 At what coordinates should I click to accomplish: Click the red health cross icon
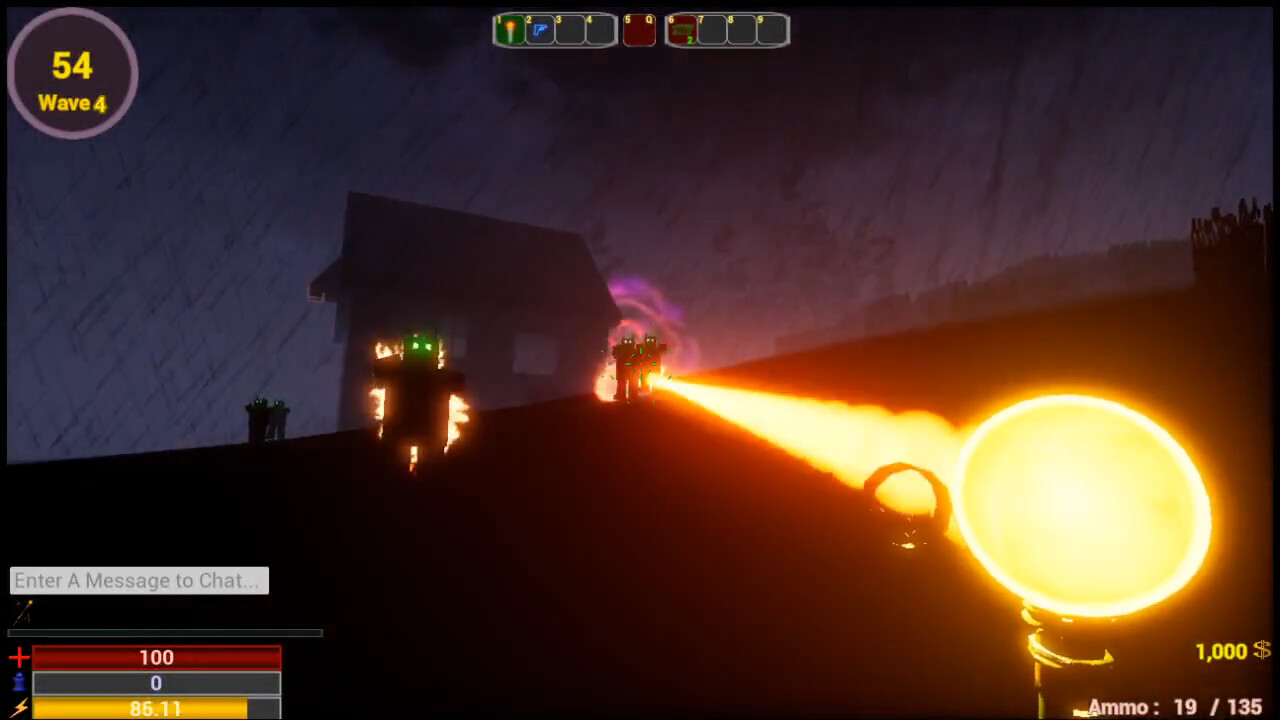pos(17,658)
